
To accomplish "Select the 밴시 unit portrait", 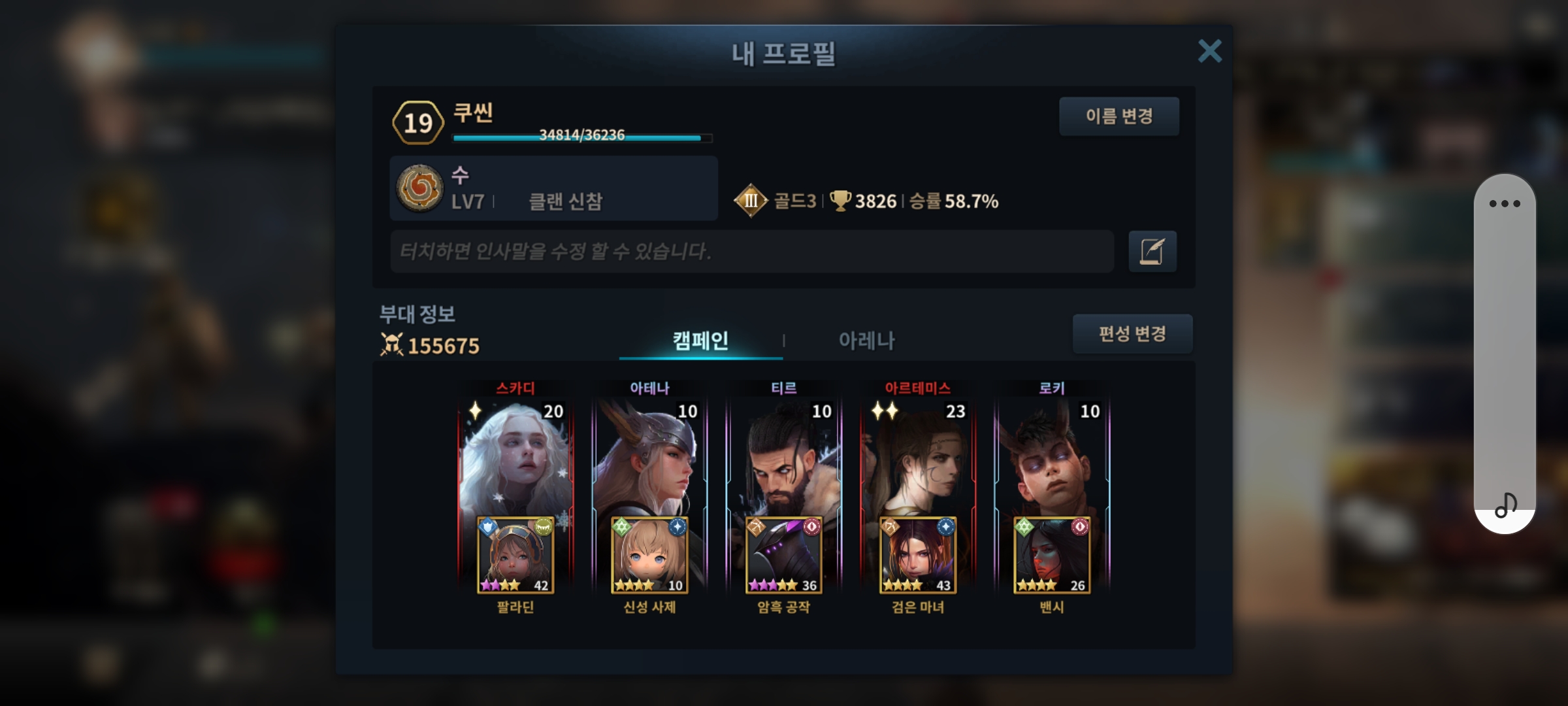I will (x=1051, y=556).
